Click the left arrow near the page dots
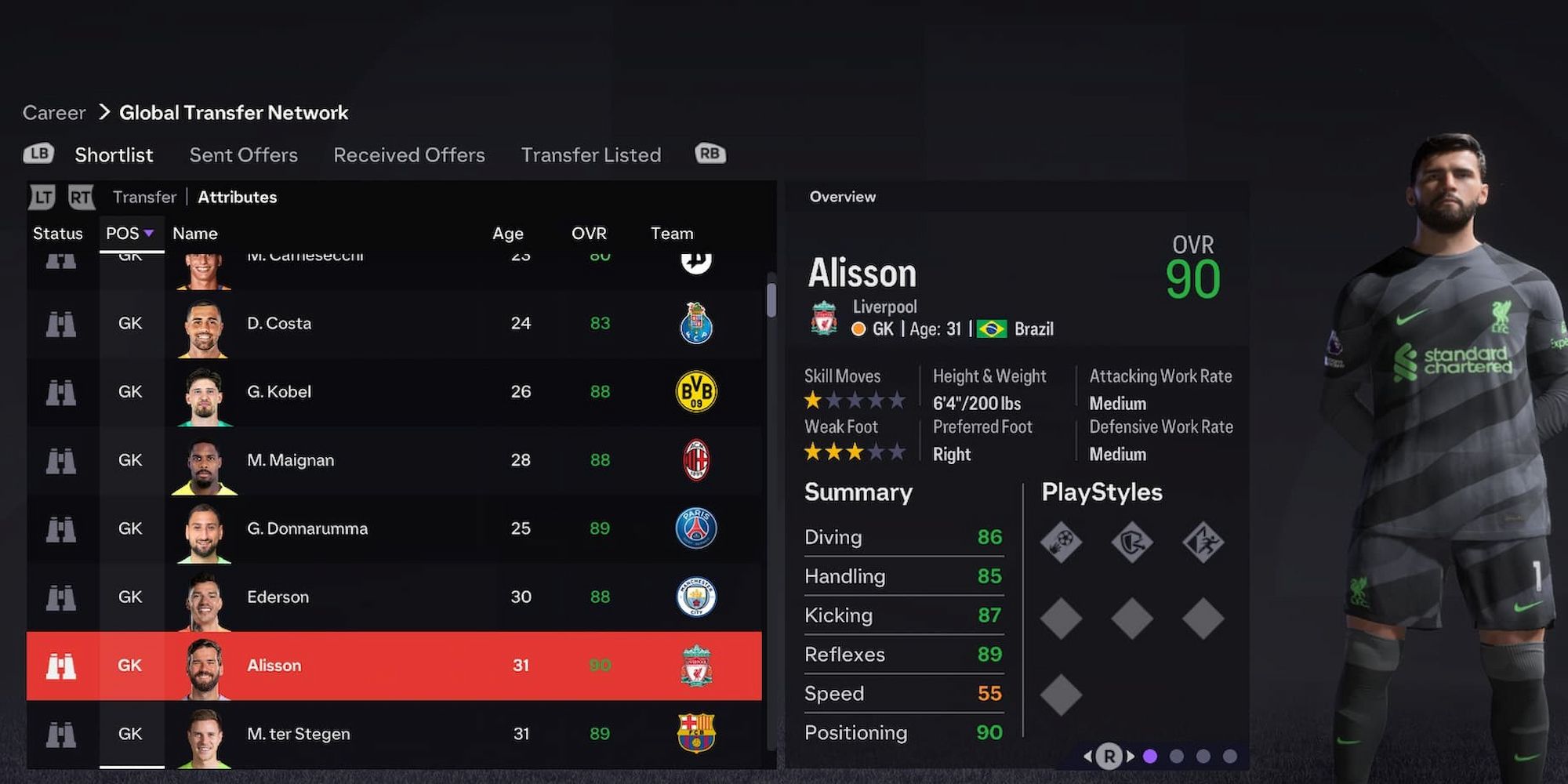 (1090, 756)
